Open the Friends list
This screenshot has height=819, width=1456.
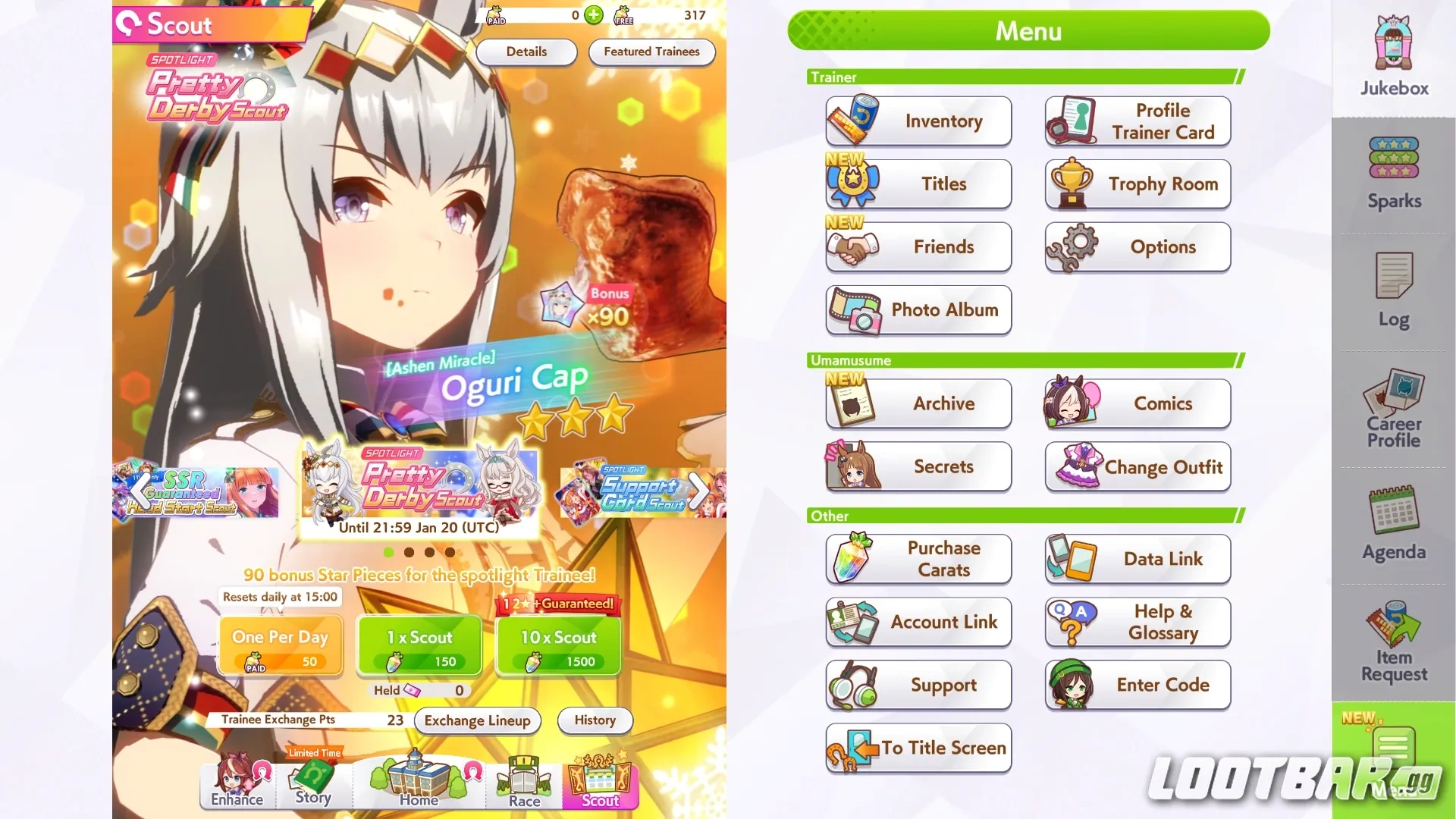pos(918,247)
